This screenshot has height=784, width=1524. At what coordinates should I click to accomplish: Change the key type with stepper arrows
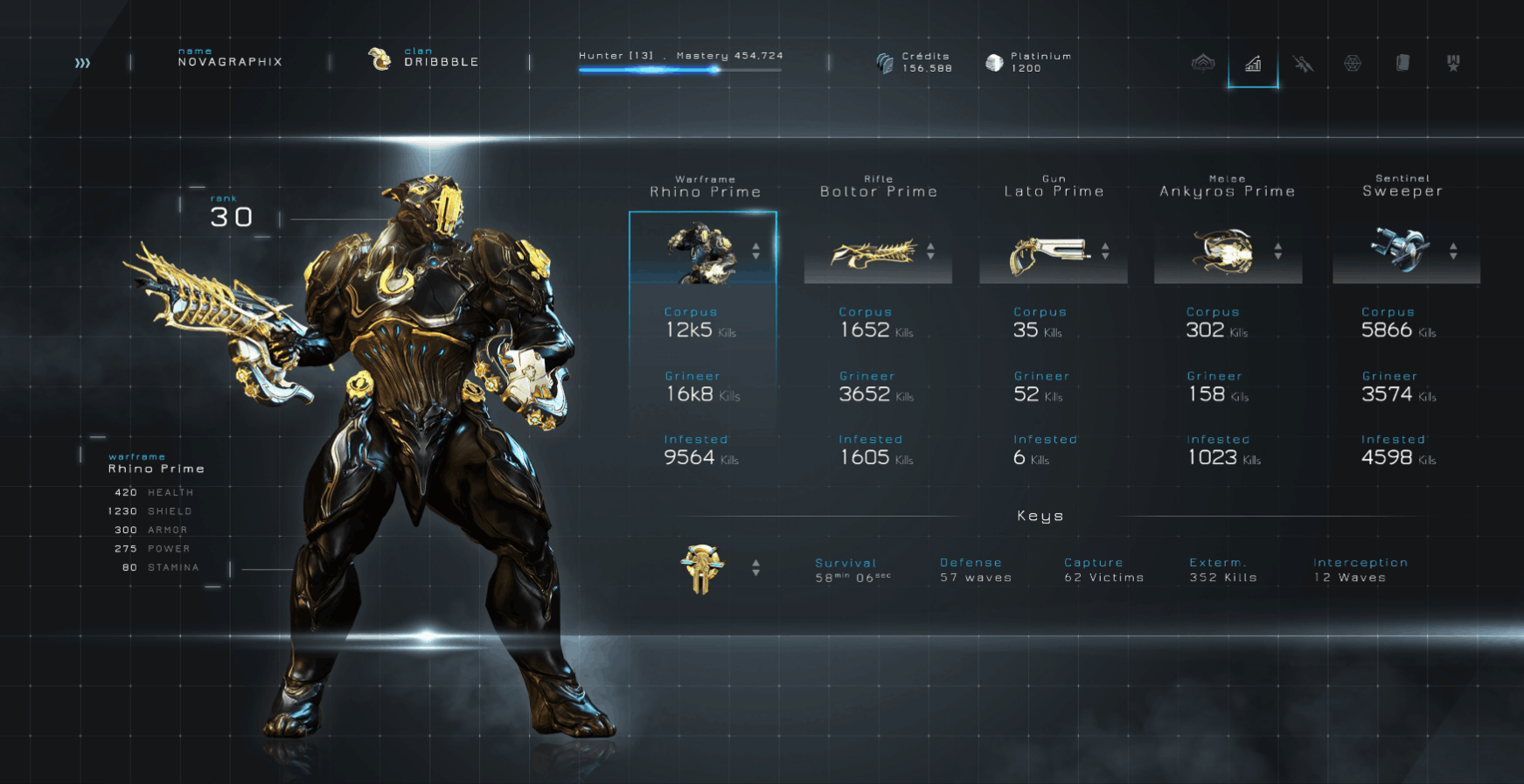[756, 568]
